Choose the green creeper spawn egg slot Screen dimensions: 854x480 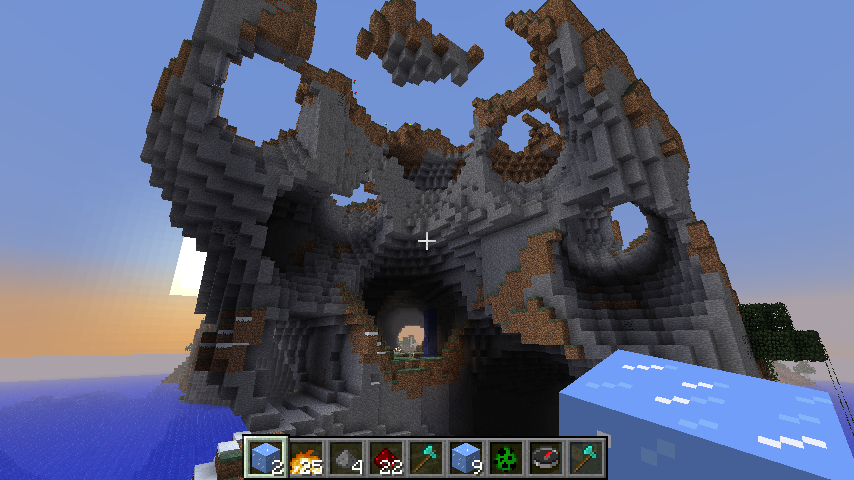507,458
